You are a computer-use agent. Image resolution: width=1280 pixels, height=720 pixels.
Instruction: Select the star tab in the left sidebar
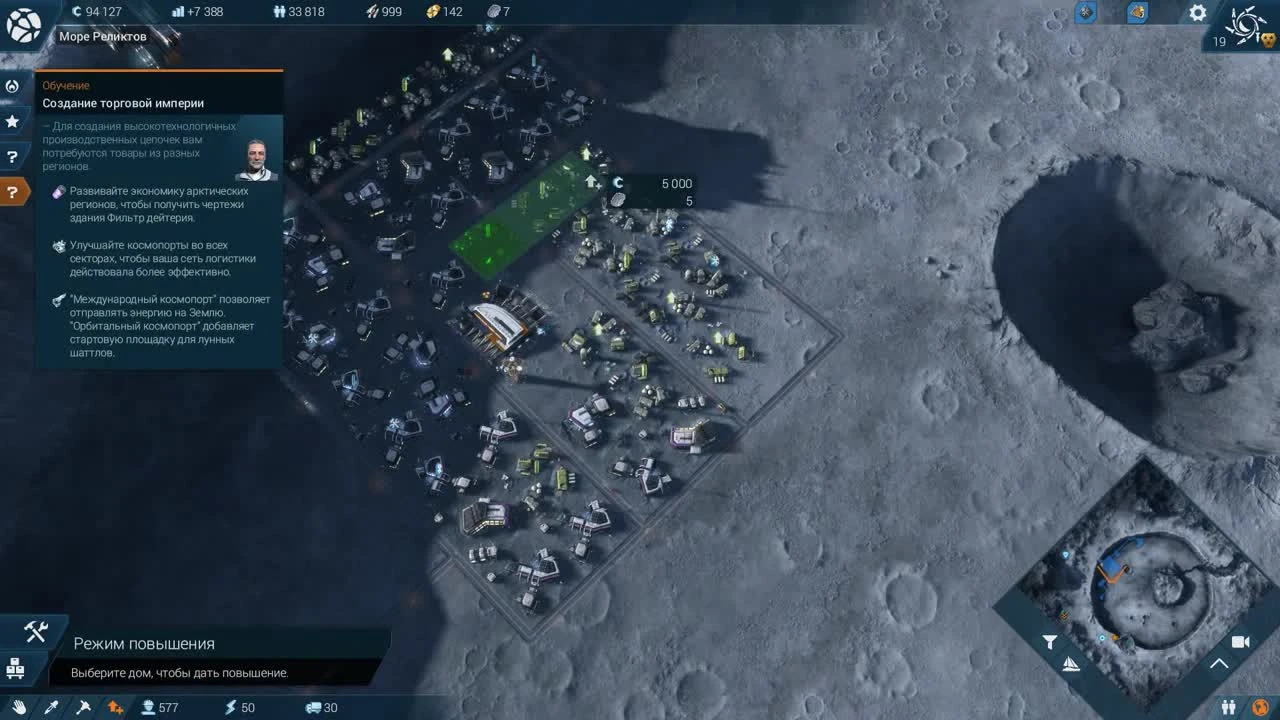click(x=12, y=122)
